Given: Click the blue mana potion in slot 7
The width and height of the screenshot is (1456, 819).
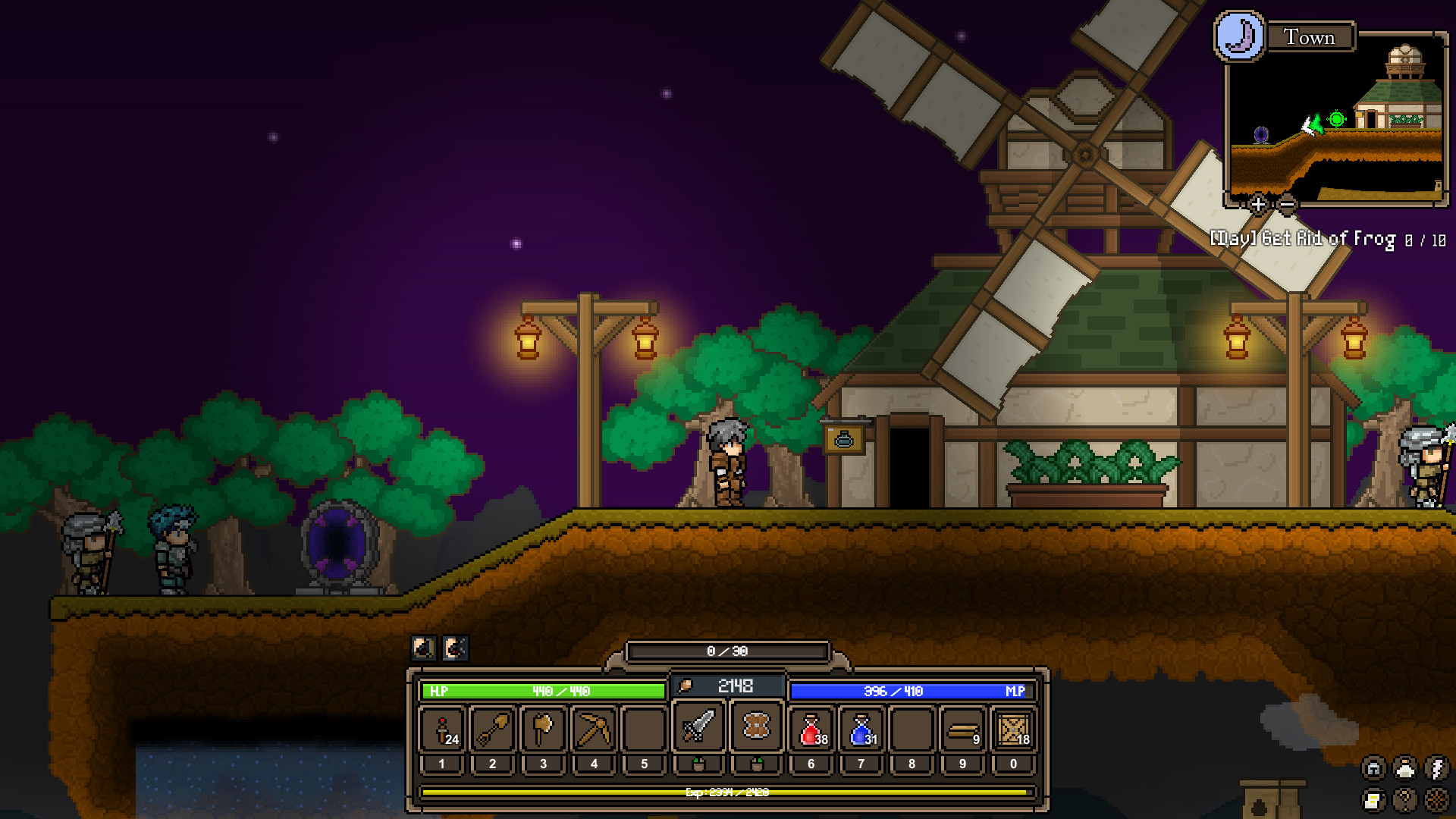Looking at the screenshot, I should (861, 730).
